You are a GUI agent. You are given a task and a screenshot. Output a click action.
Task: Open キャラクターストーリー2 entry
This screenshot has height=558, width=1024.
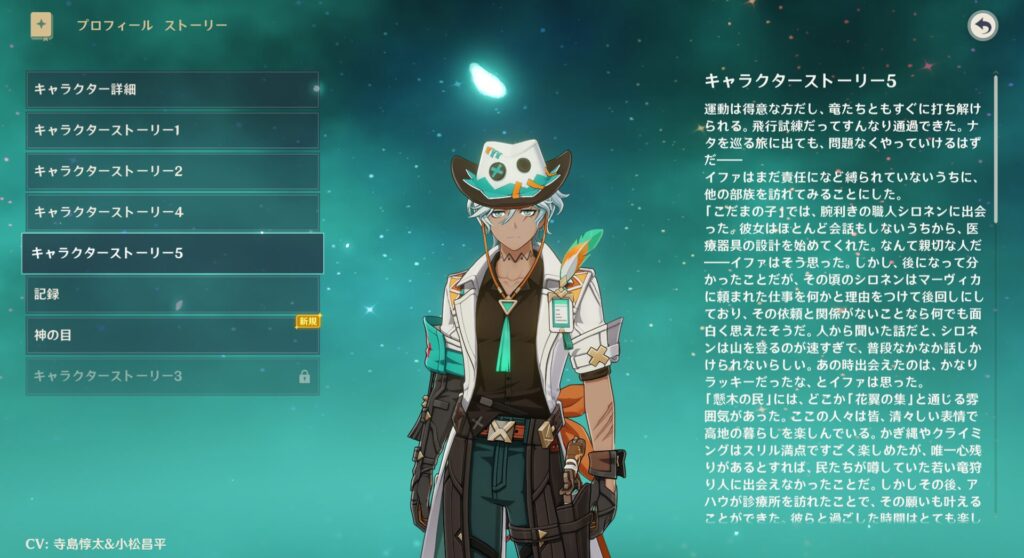(x=172, y=171)
